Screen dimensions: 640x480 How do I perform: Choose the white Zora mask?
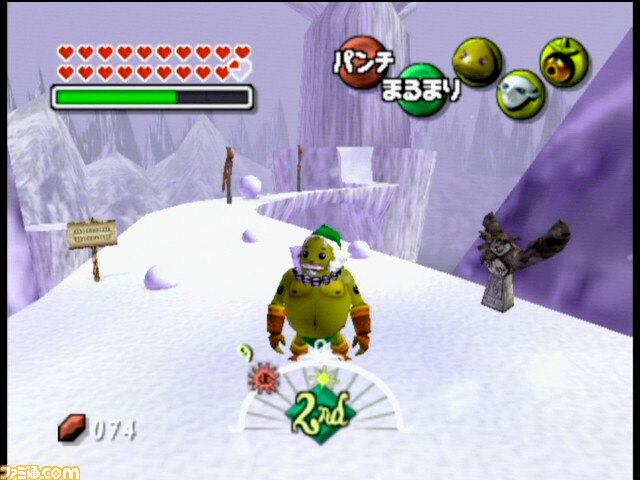click(x=520, y=91)
